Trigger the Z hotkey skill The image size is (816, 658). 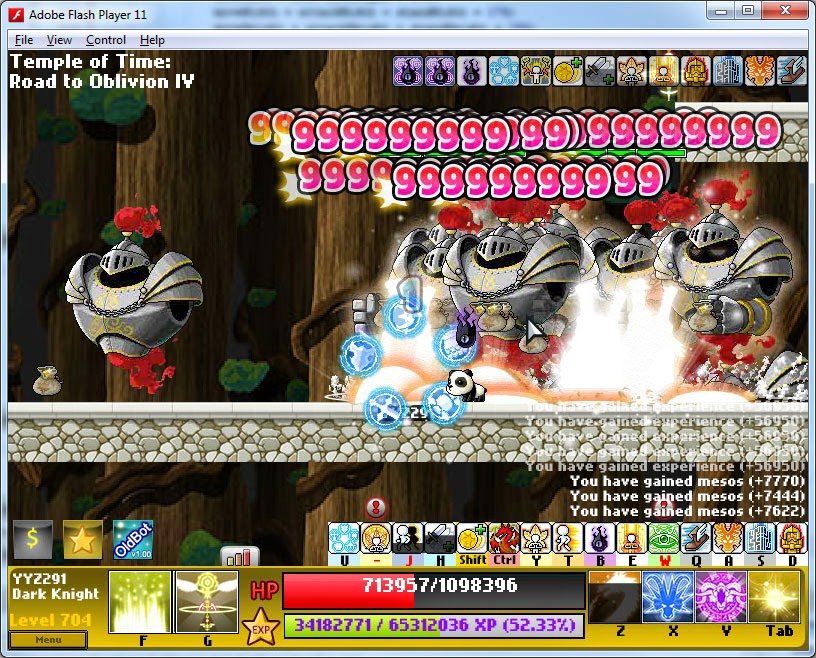[614, 598]
